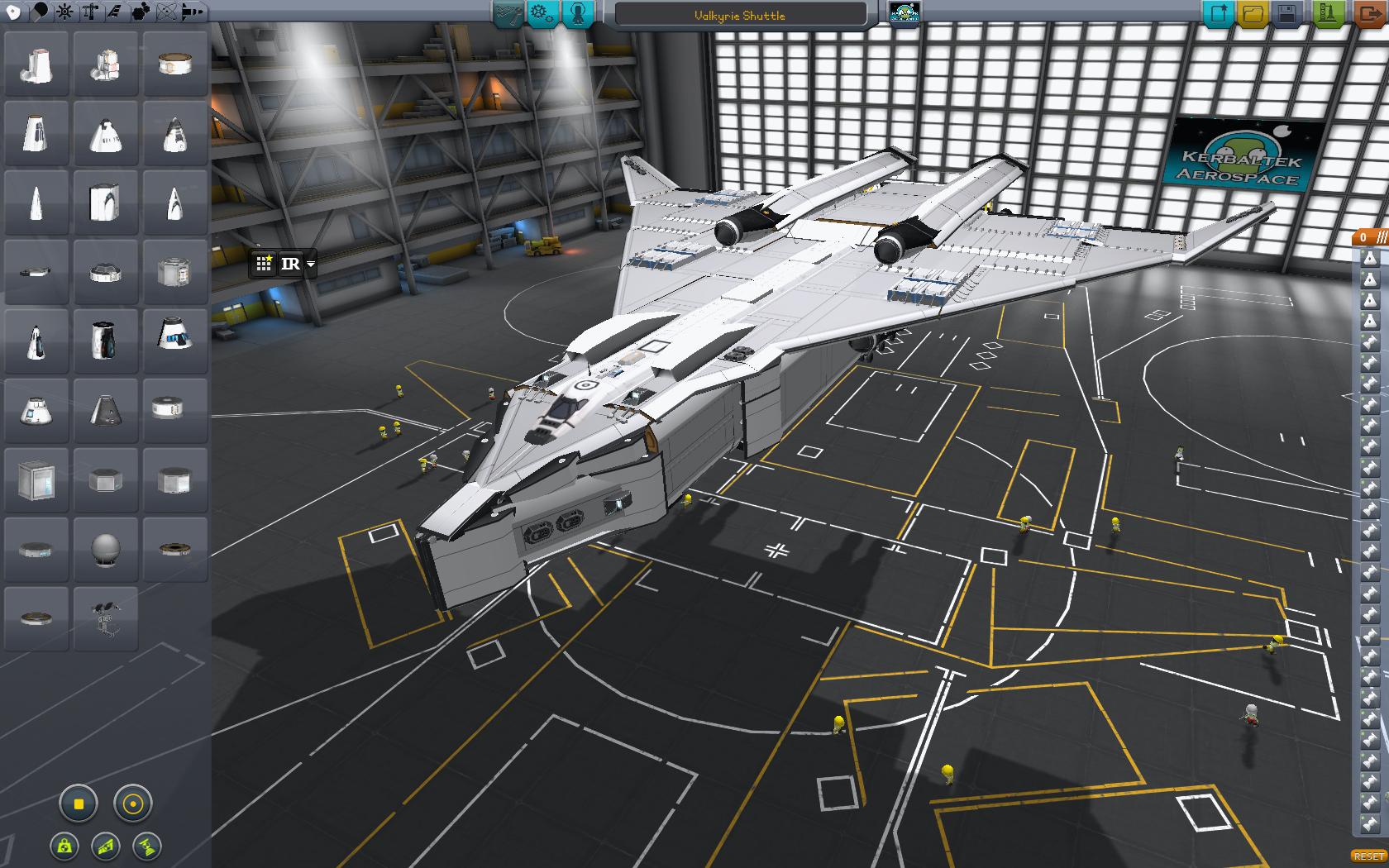Screen dimensions: 1389x868
Task: Select the Structural parts category crane icon
Action: point(89,12)
